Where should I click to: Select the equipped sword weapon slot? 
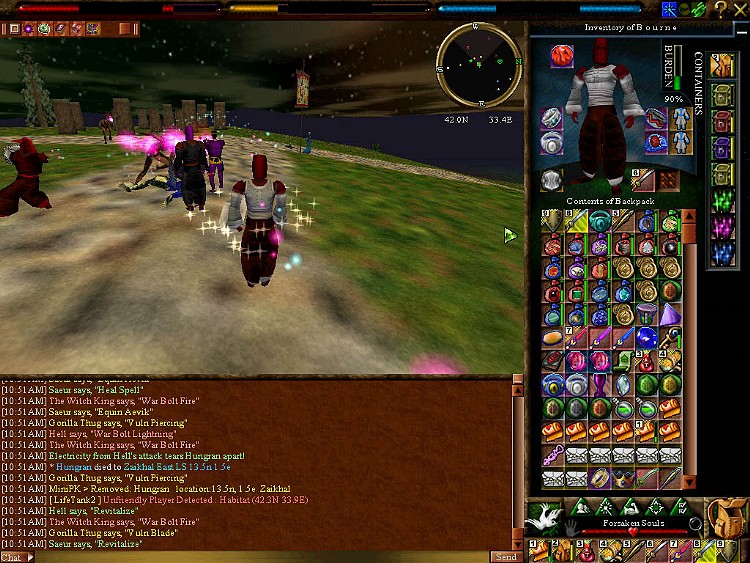pyautogui.click(x=641, y=181)
